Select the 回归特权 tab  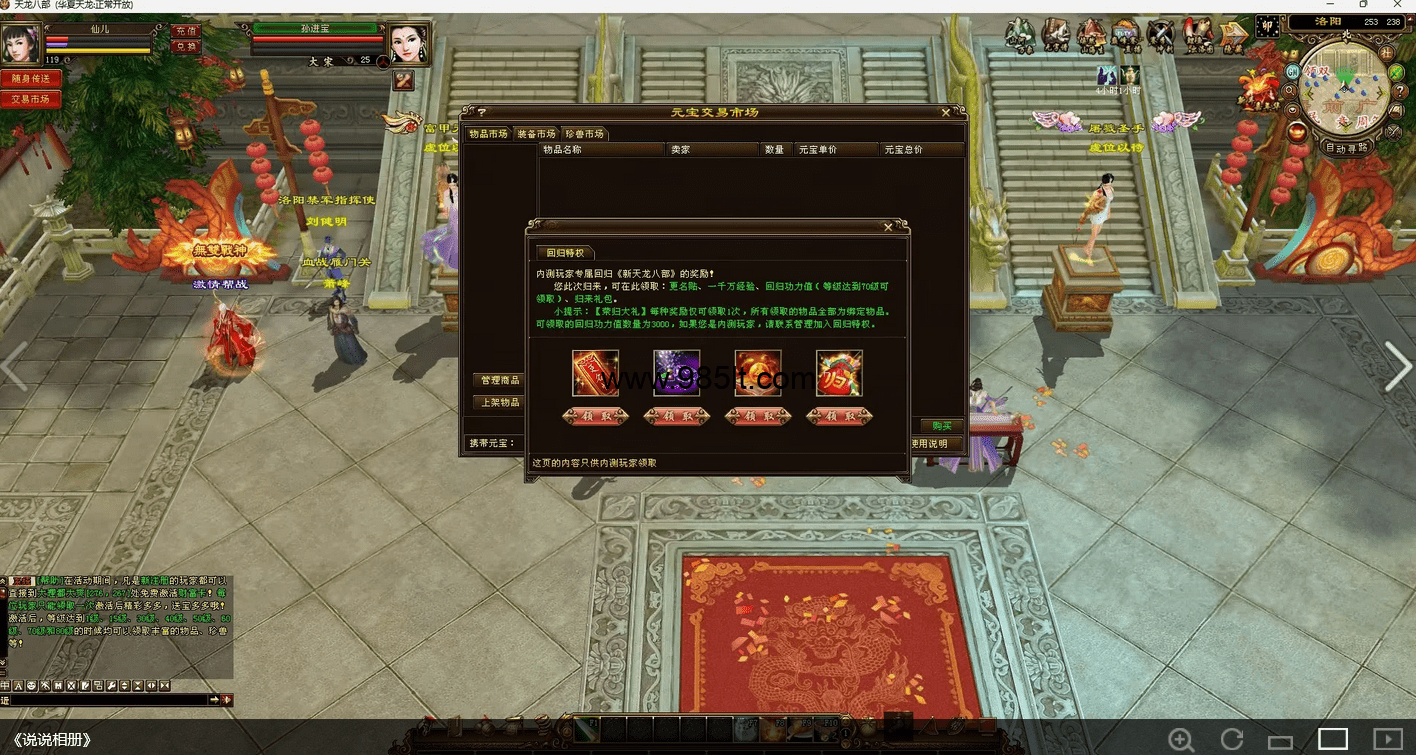click(x=565, y=253)
